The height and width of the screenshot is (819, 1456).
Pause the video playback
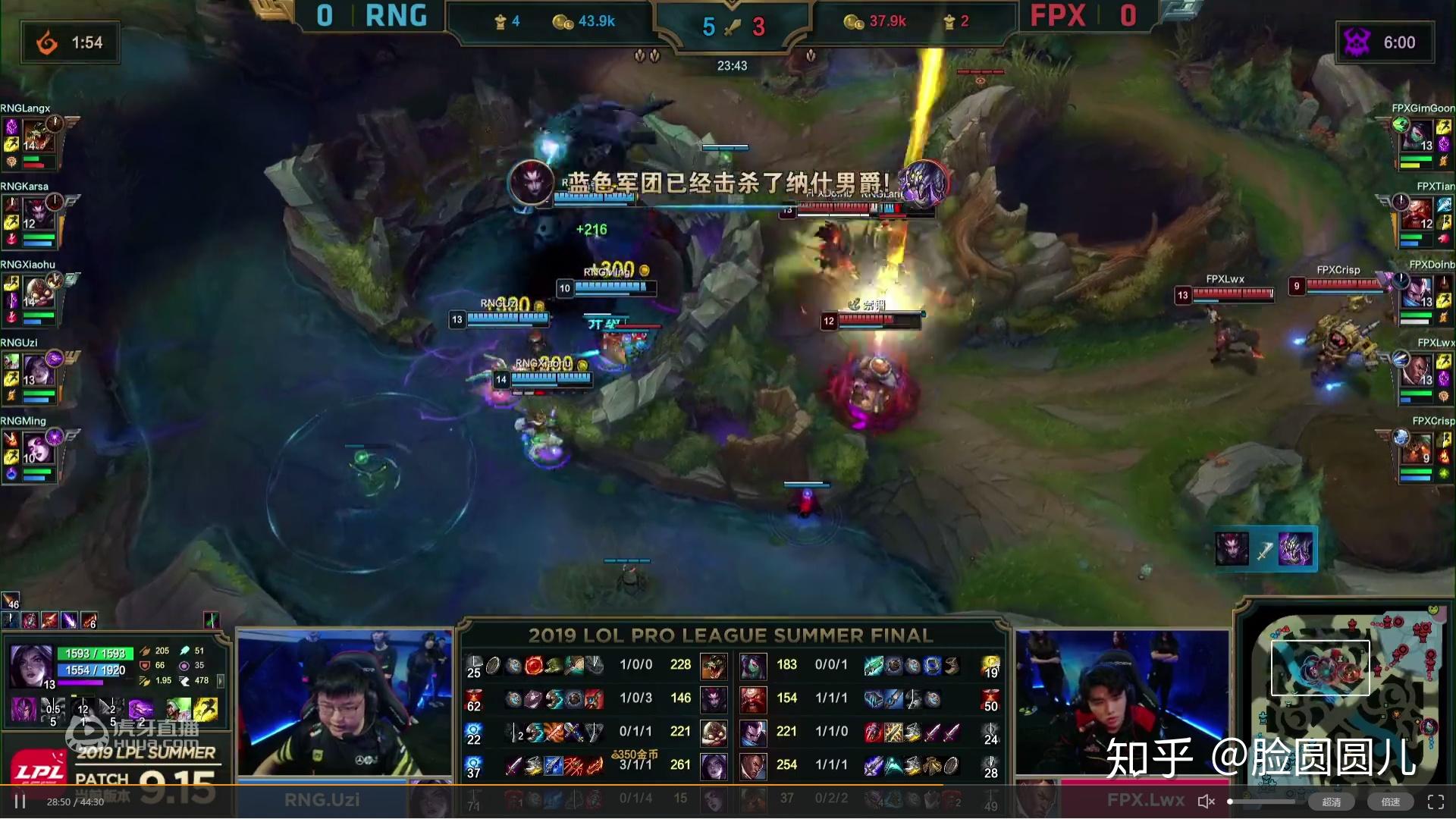[x=21, y=800]
